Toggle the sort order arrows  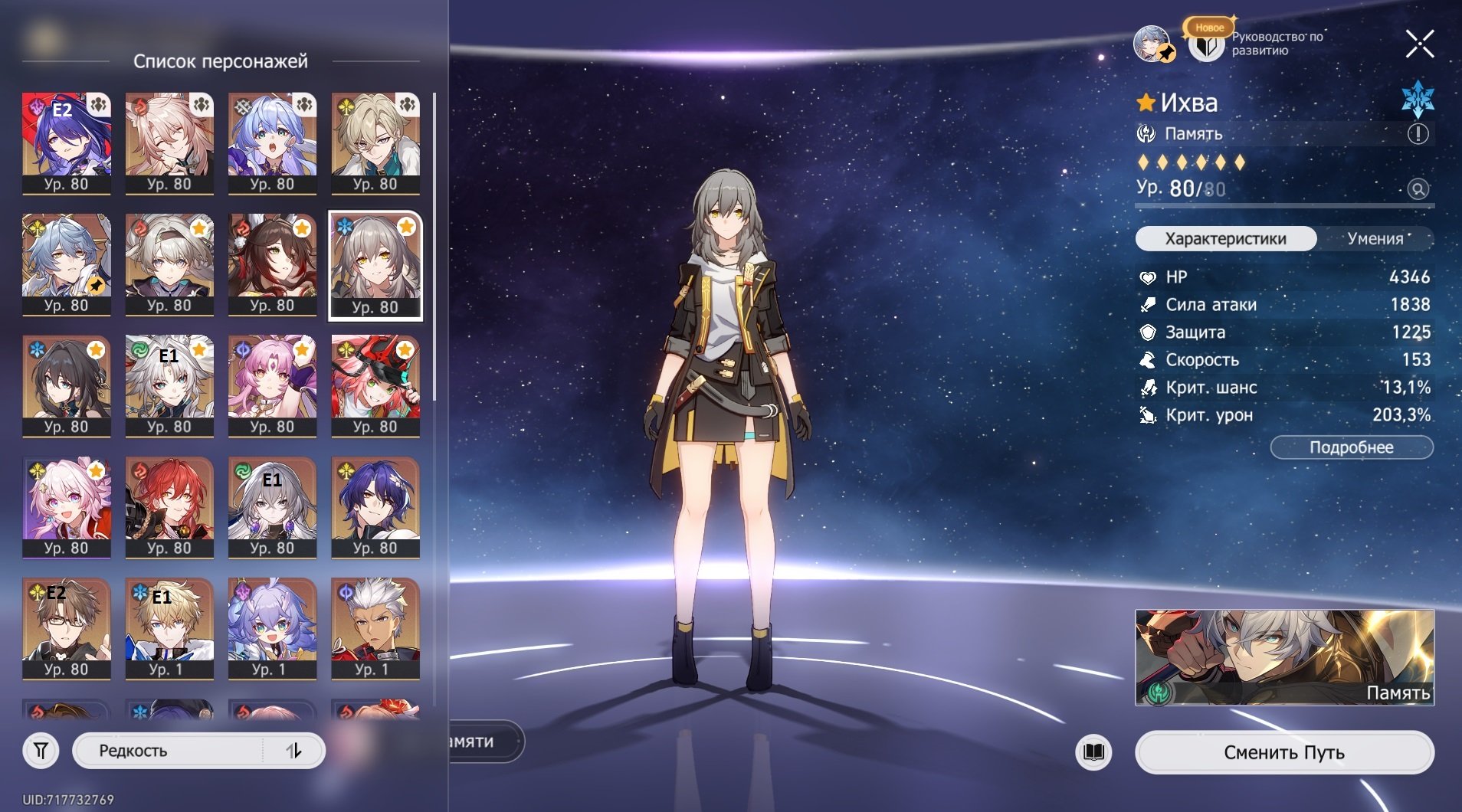click(294, 751)
